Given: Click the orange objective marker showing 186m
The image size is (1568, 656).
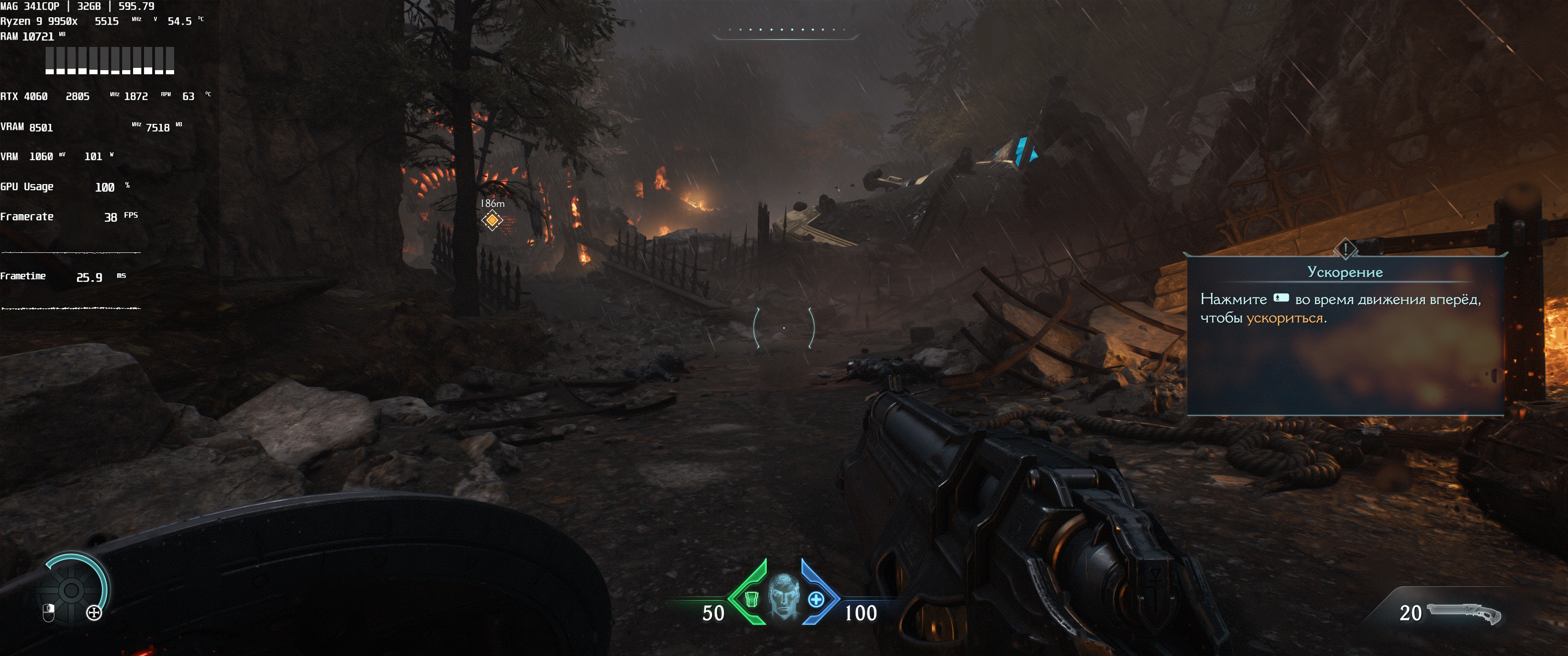Looking at the screenshot, I should click(492, 220).
